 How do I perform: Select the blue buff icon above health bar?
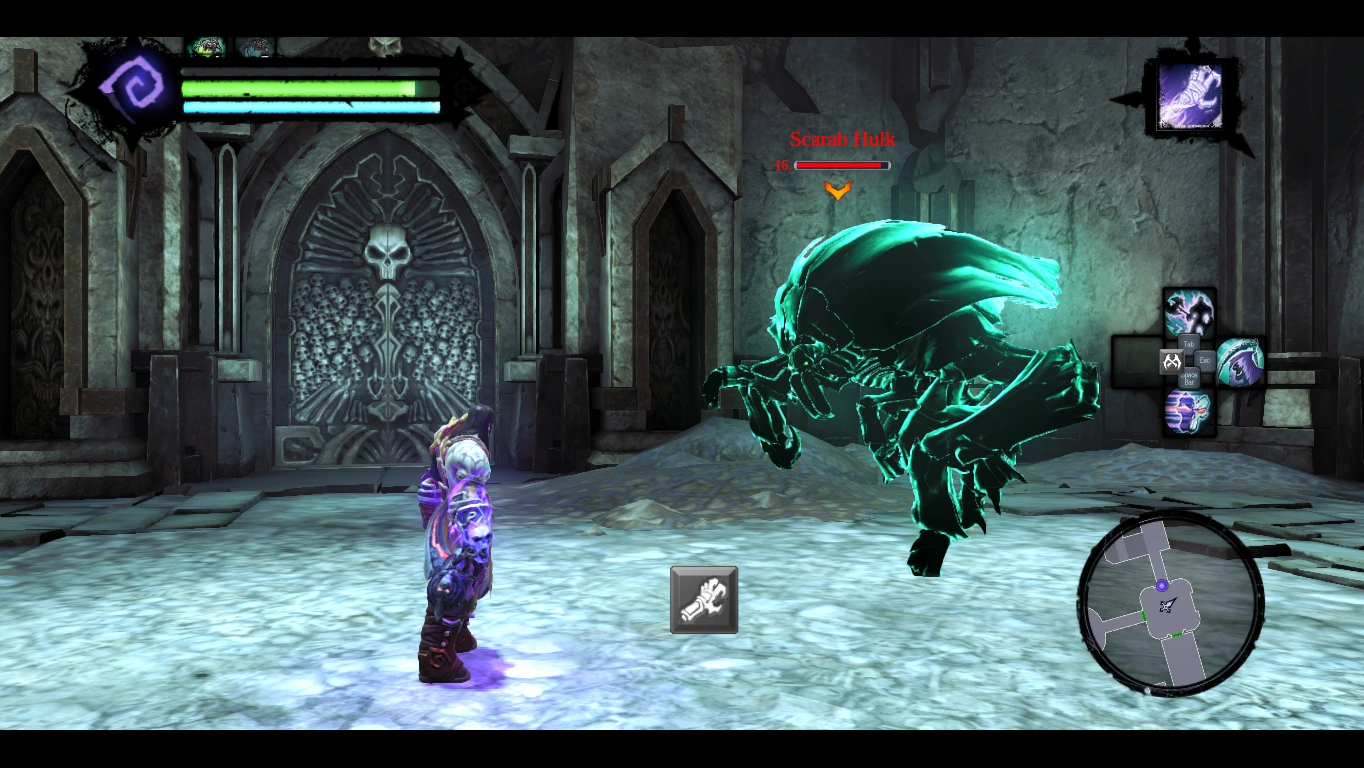pos(255,46)
